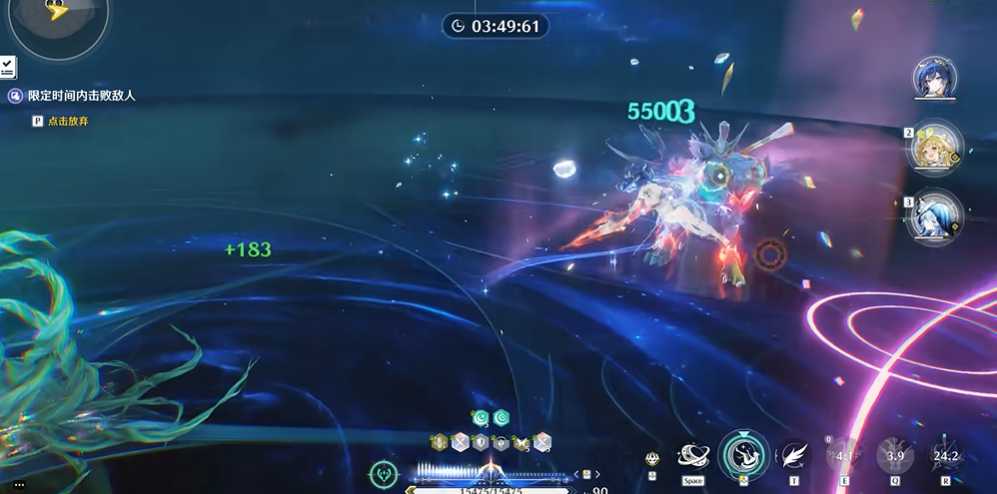Use the central teal-ringed attack icon
Screen dimensions: 997x494
point(743,455)
